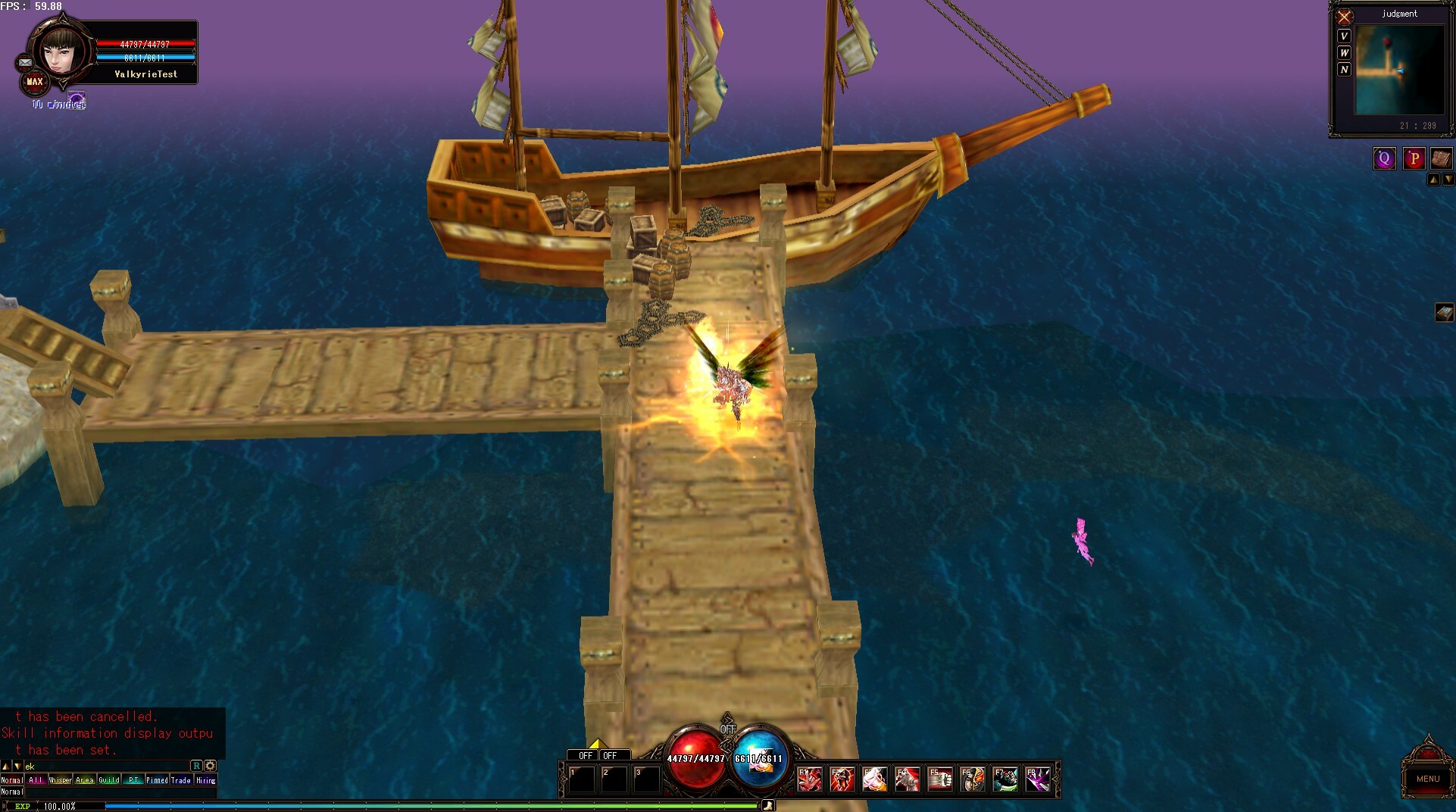Close the judgment minimap panel
The image size is (1456, 812).
[x=1344, y=17]
